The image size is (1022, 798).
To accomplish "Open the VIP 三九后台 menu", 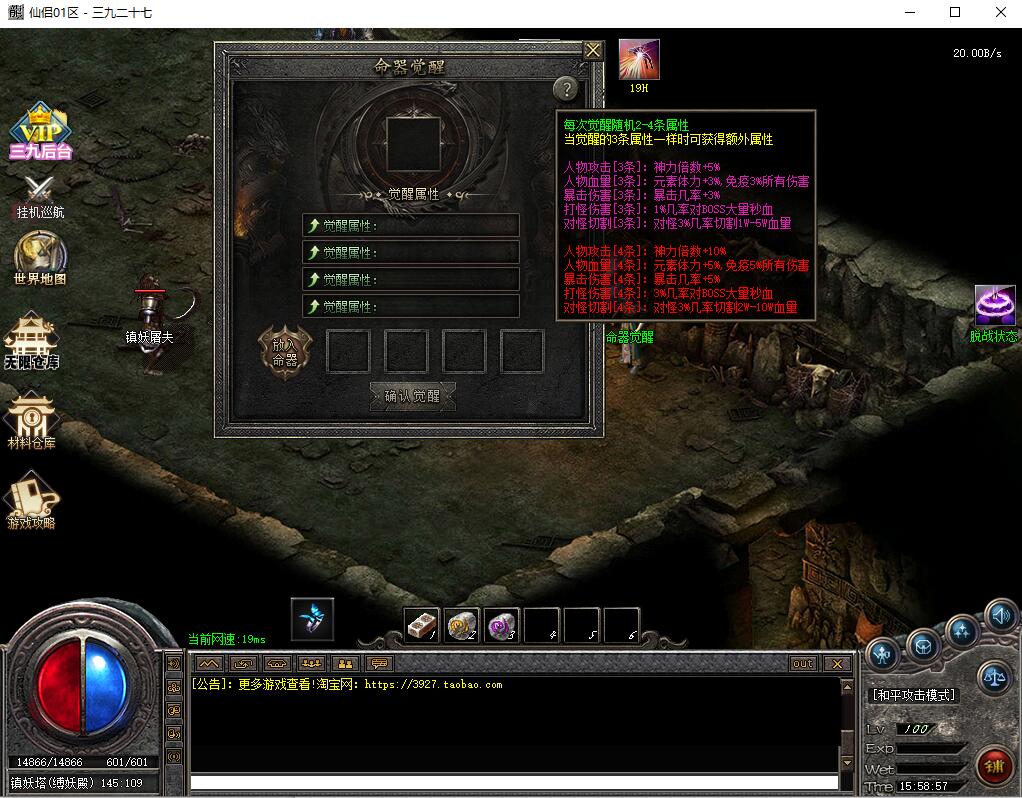I will click(40, 130).
